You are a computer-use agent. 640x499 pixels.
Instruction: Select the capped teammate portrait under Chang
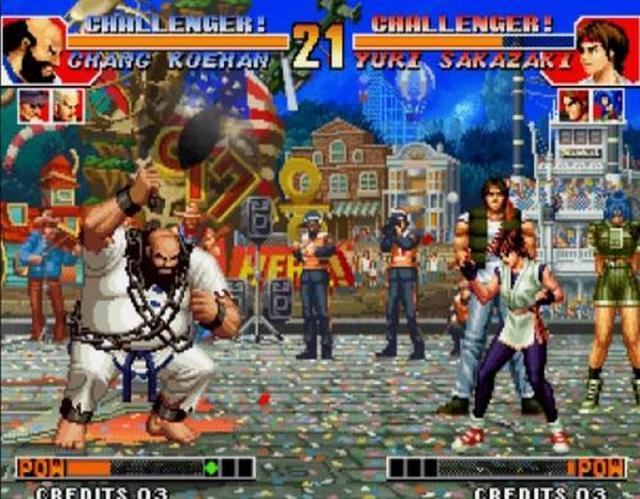point(33,106)
